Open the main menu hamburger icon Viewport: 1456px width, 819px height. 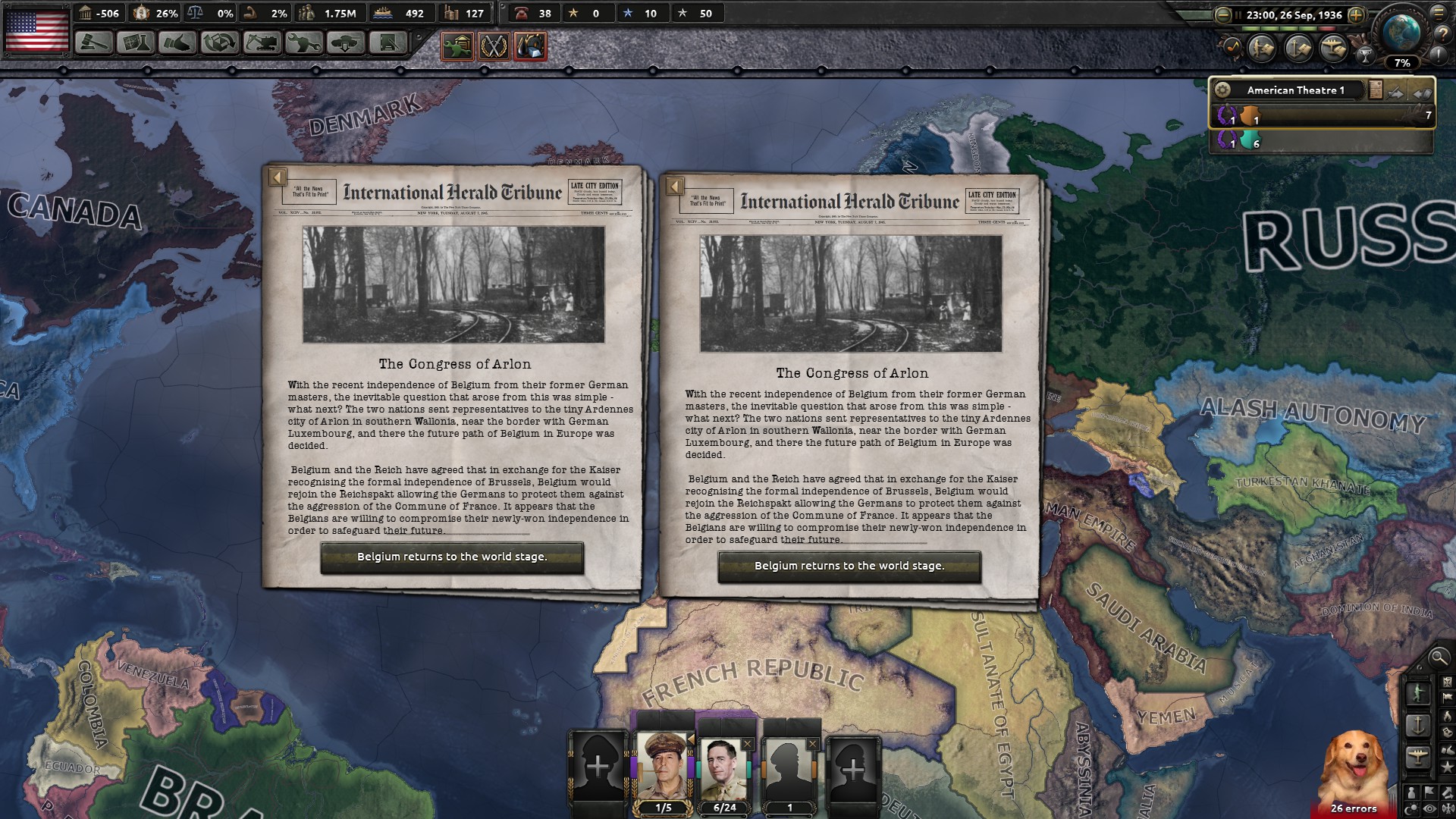pos(1440,14)
